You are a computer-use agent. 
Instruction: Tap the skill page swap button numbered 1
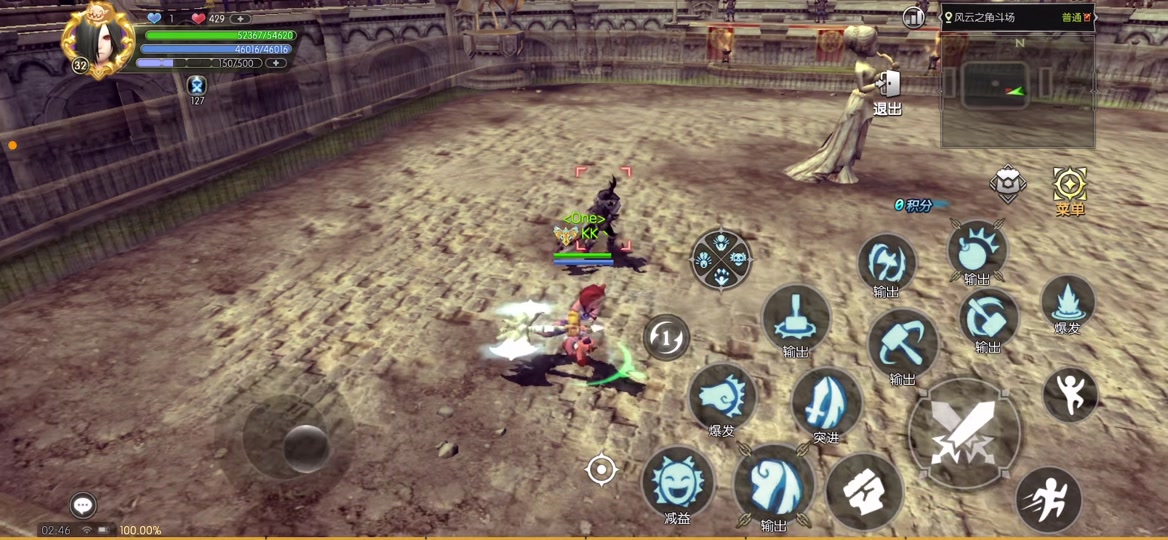pos(666,337)
